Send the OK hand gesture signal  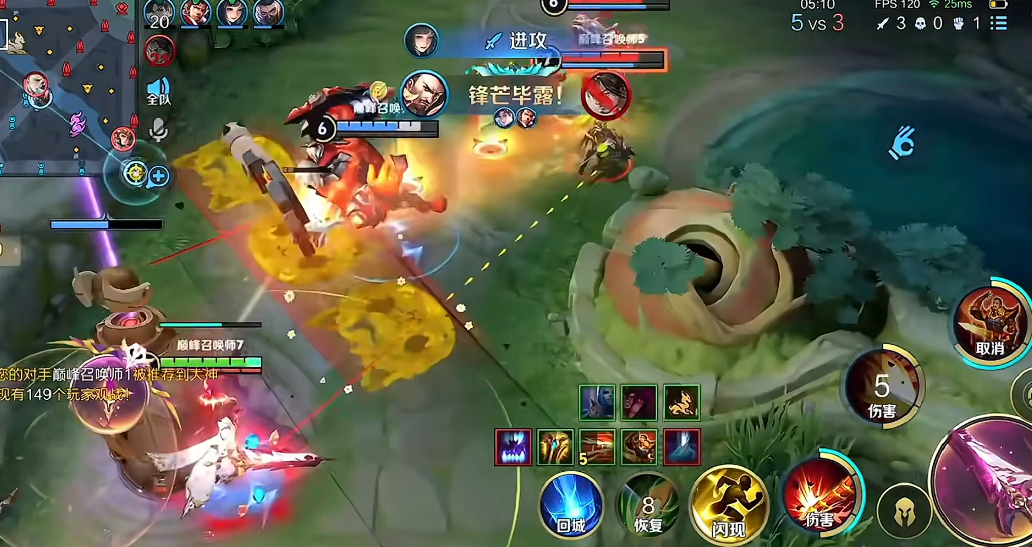coord(901,144)
